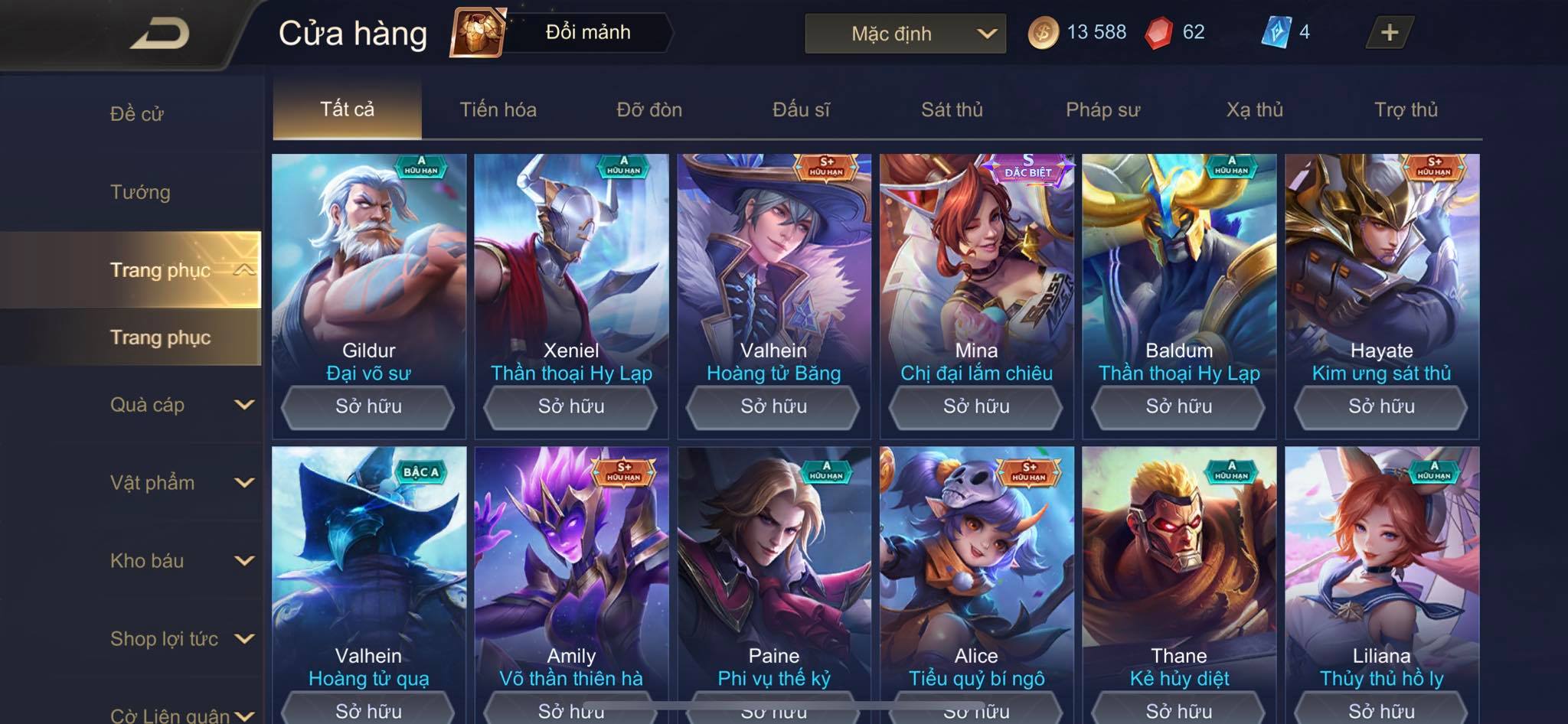The image size is (1568, 724).
Task: Expand the Quà cáp menu
Action: (x=181, y=405)
